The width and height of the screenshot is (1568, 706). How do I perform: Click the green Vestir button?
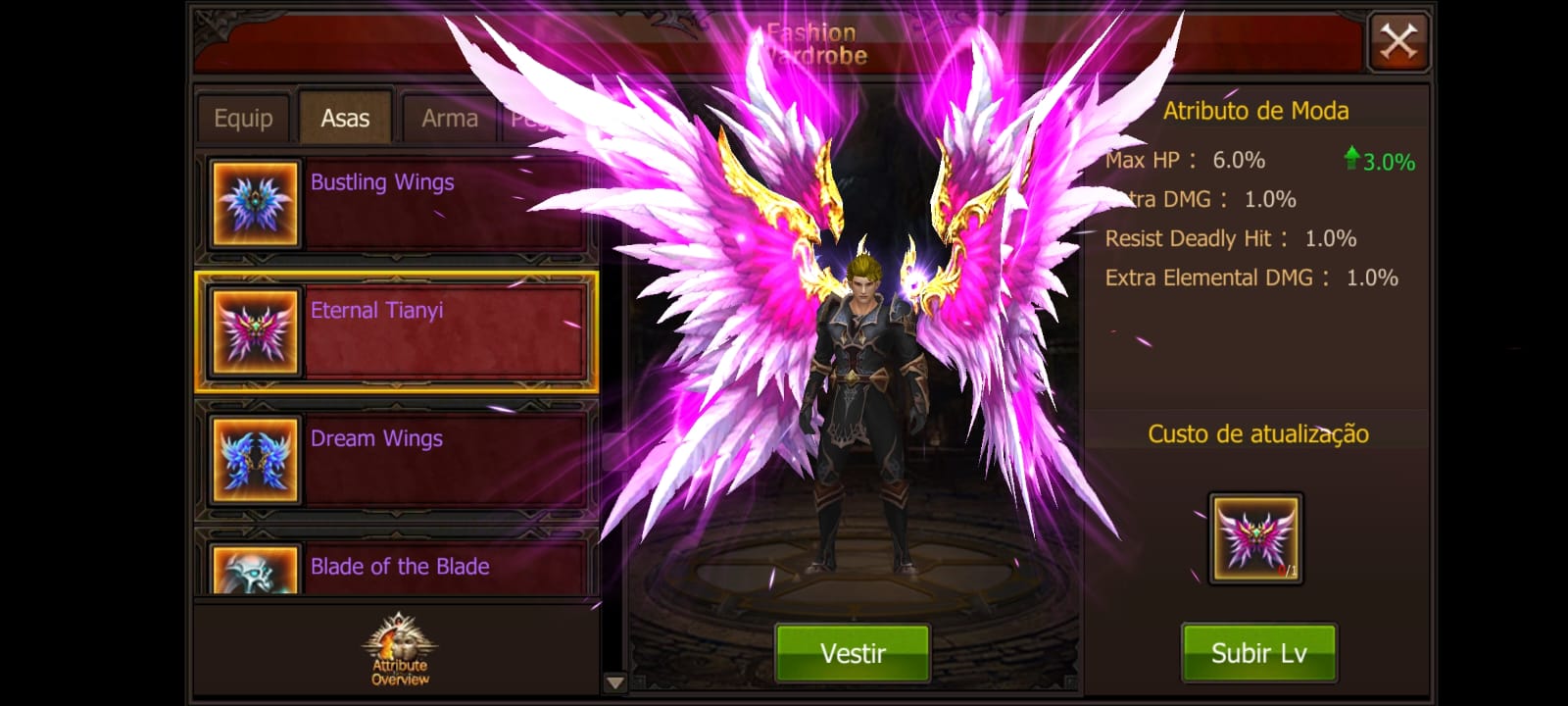(x=853, y=653)
